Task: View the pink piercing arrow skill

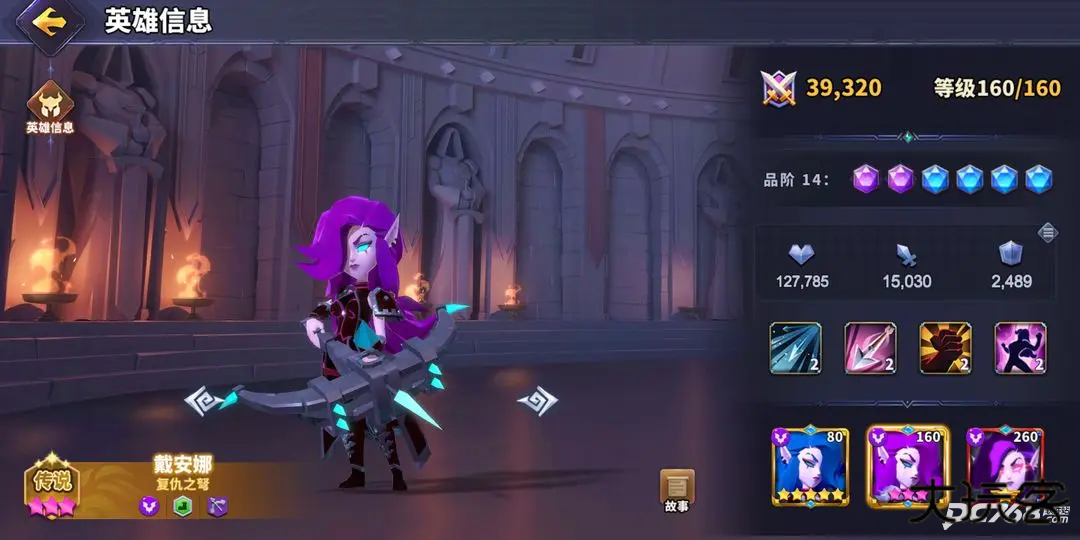Action: click(x=870, y=348)
